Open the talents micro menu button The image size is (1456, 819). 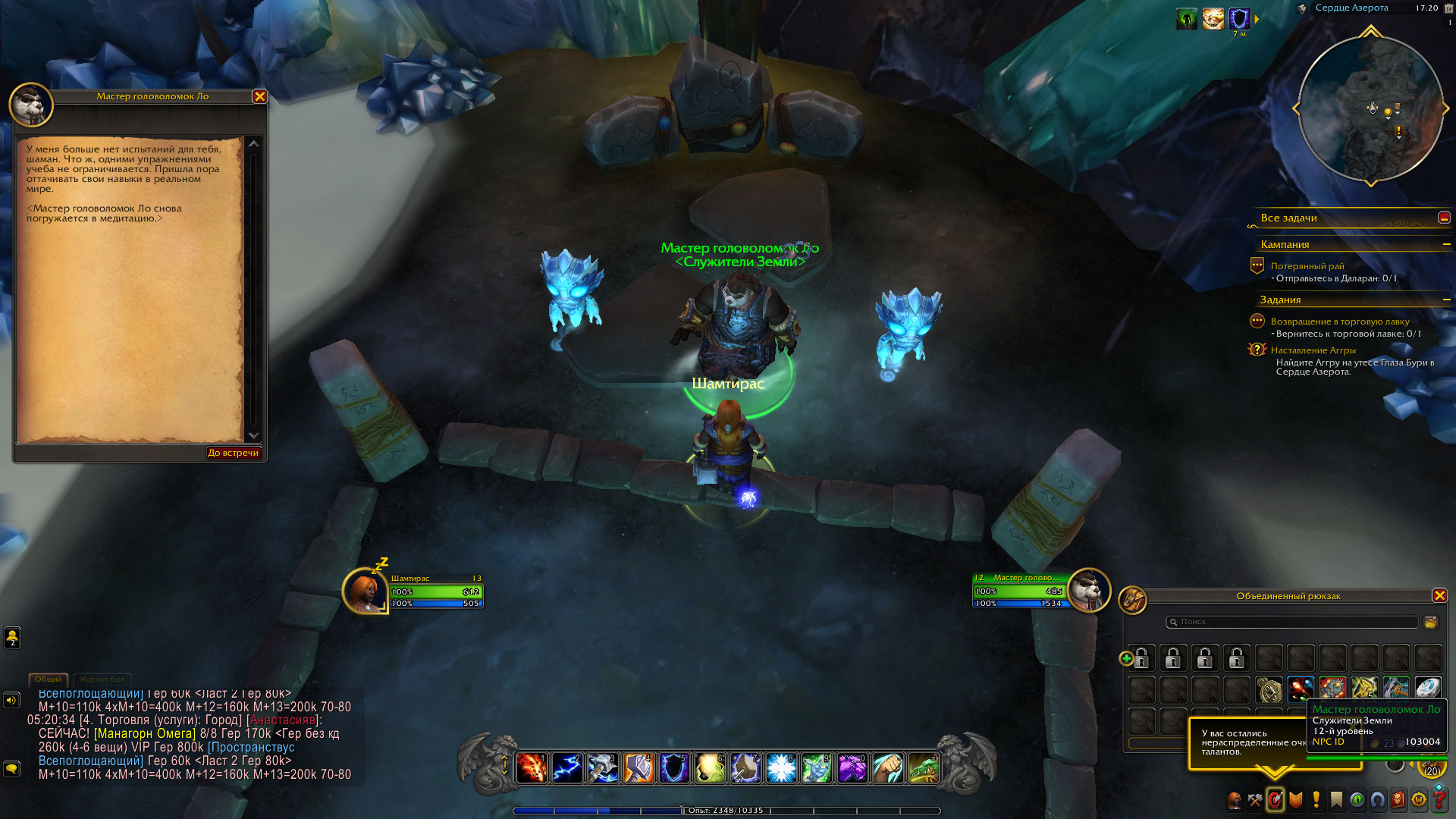tap(1276, 799)
